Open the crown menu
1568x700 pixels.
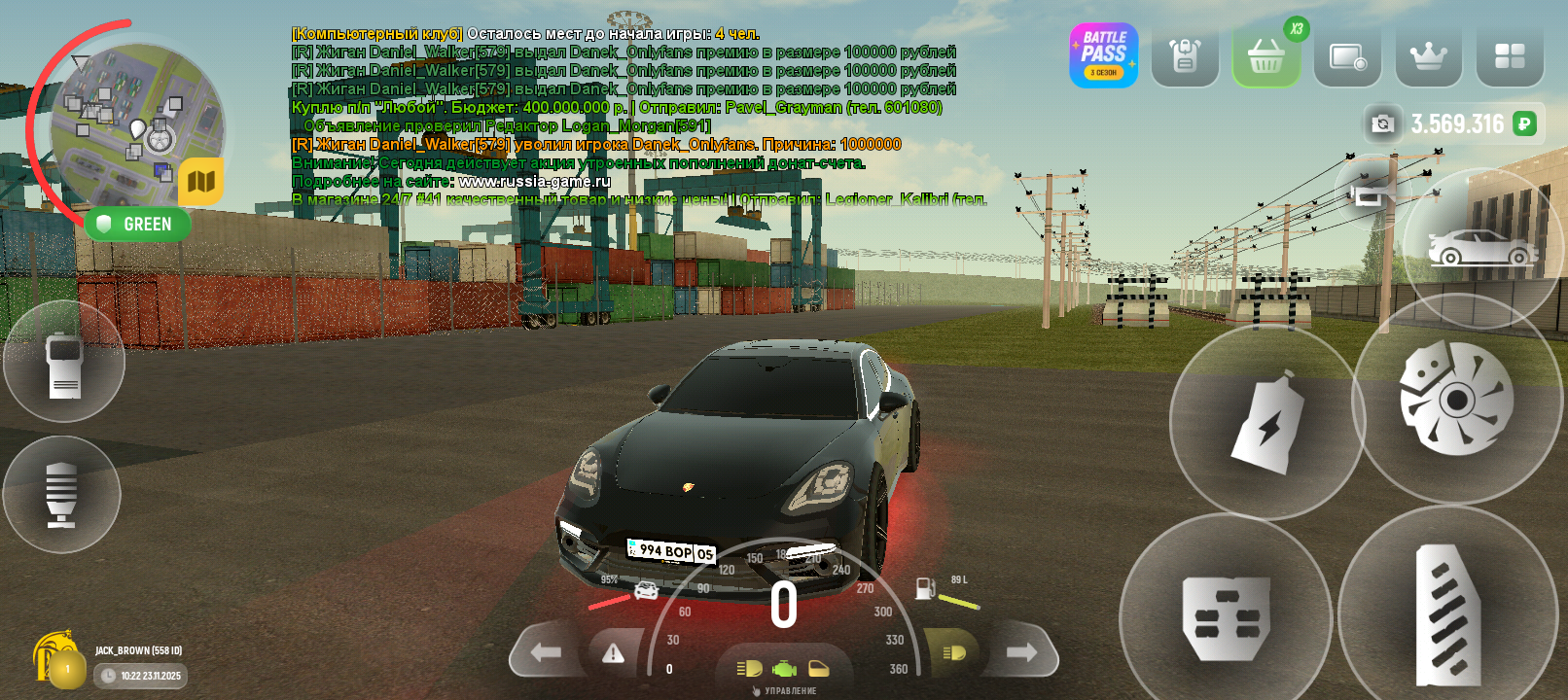pos(1428,56)
